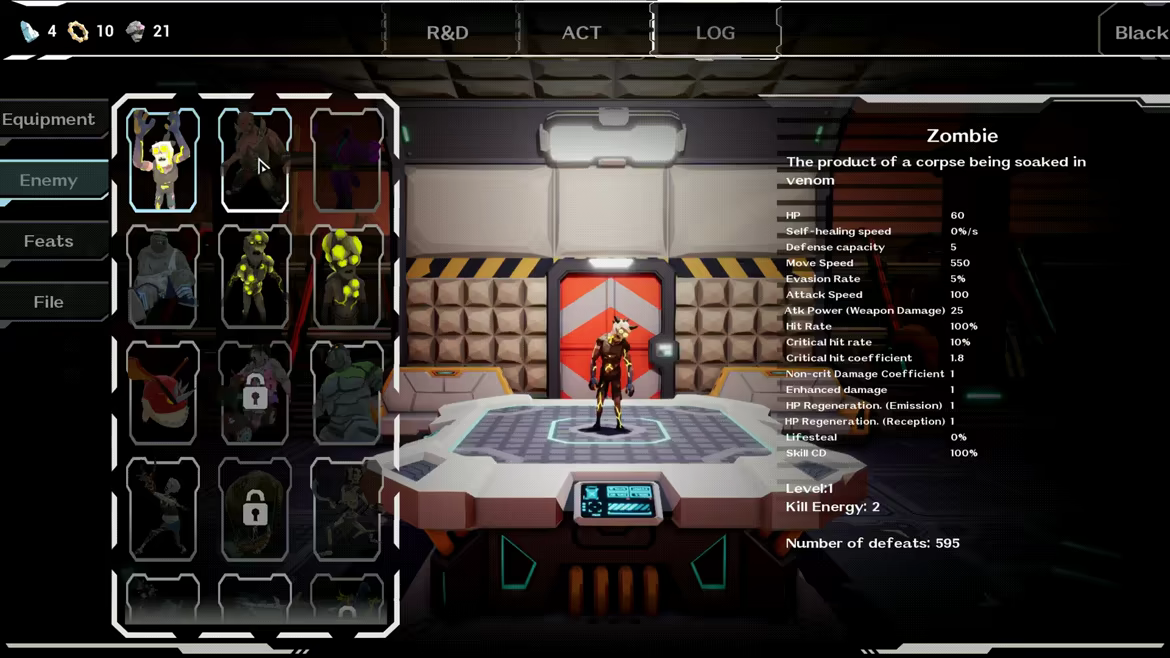Click the Black button at top right
Image resolution: width=1170 pixels, height=658 pixels.
(1140, 33)
